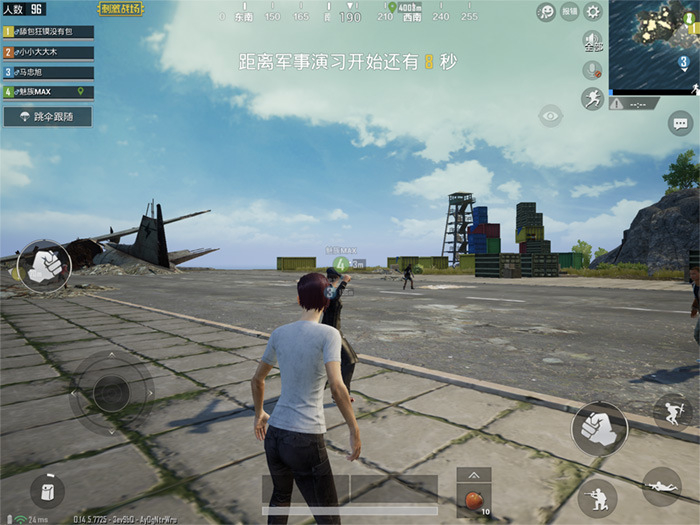700x525 pixels.
Task: Open the minimap
Action: tap(654, 47)
